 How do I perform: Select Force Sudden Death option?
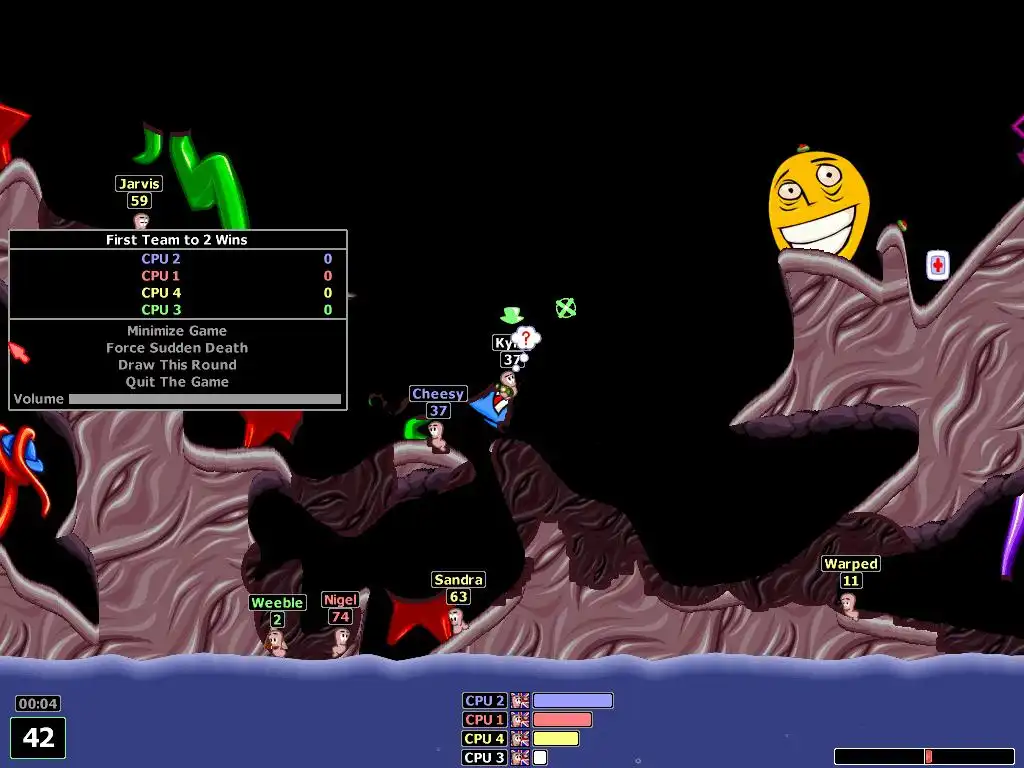[177, 348]
